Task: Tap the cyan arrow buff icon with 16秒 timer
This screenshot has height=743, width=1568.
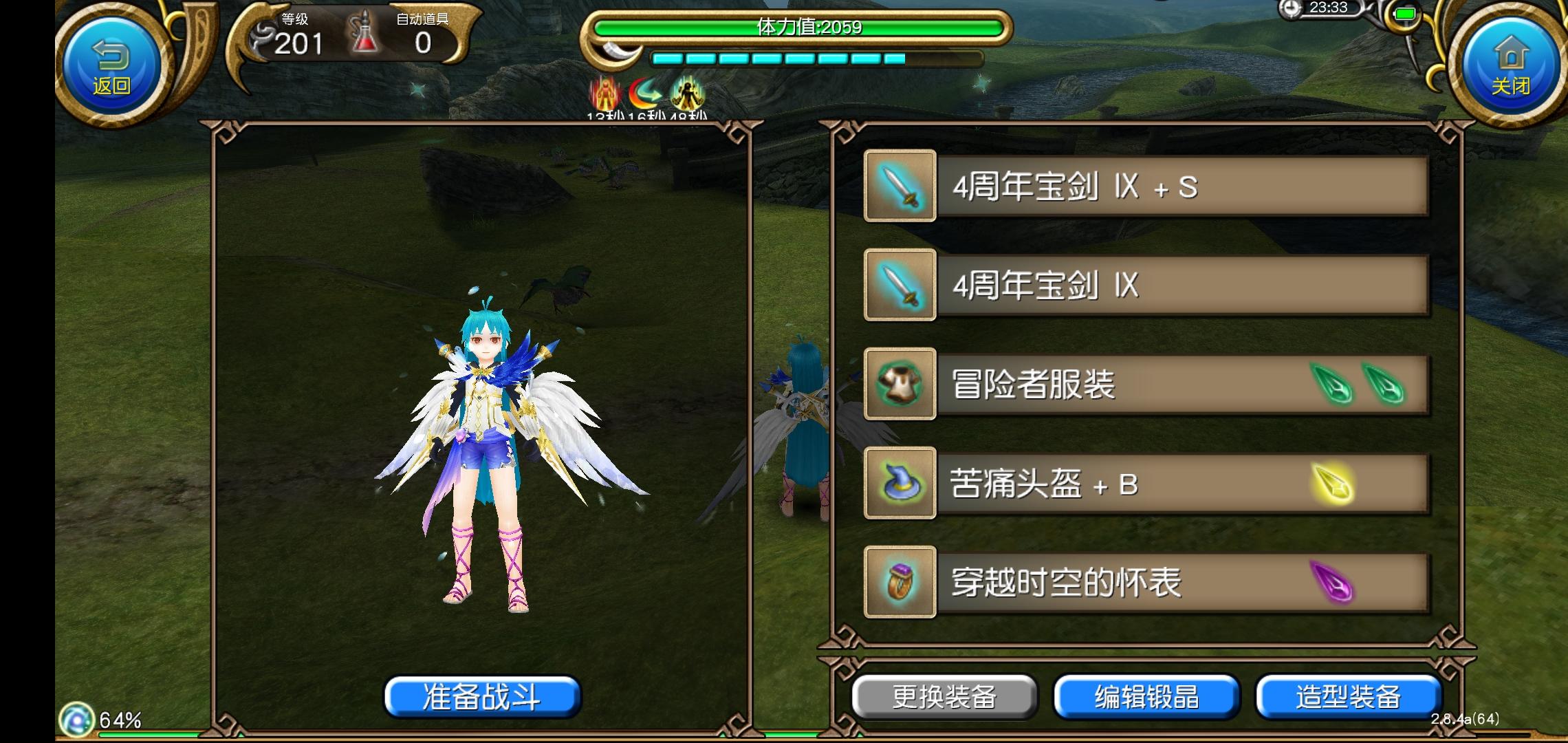Action: pos(645,90)
